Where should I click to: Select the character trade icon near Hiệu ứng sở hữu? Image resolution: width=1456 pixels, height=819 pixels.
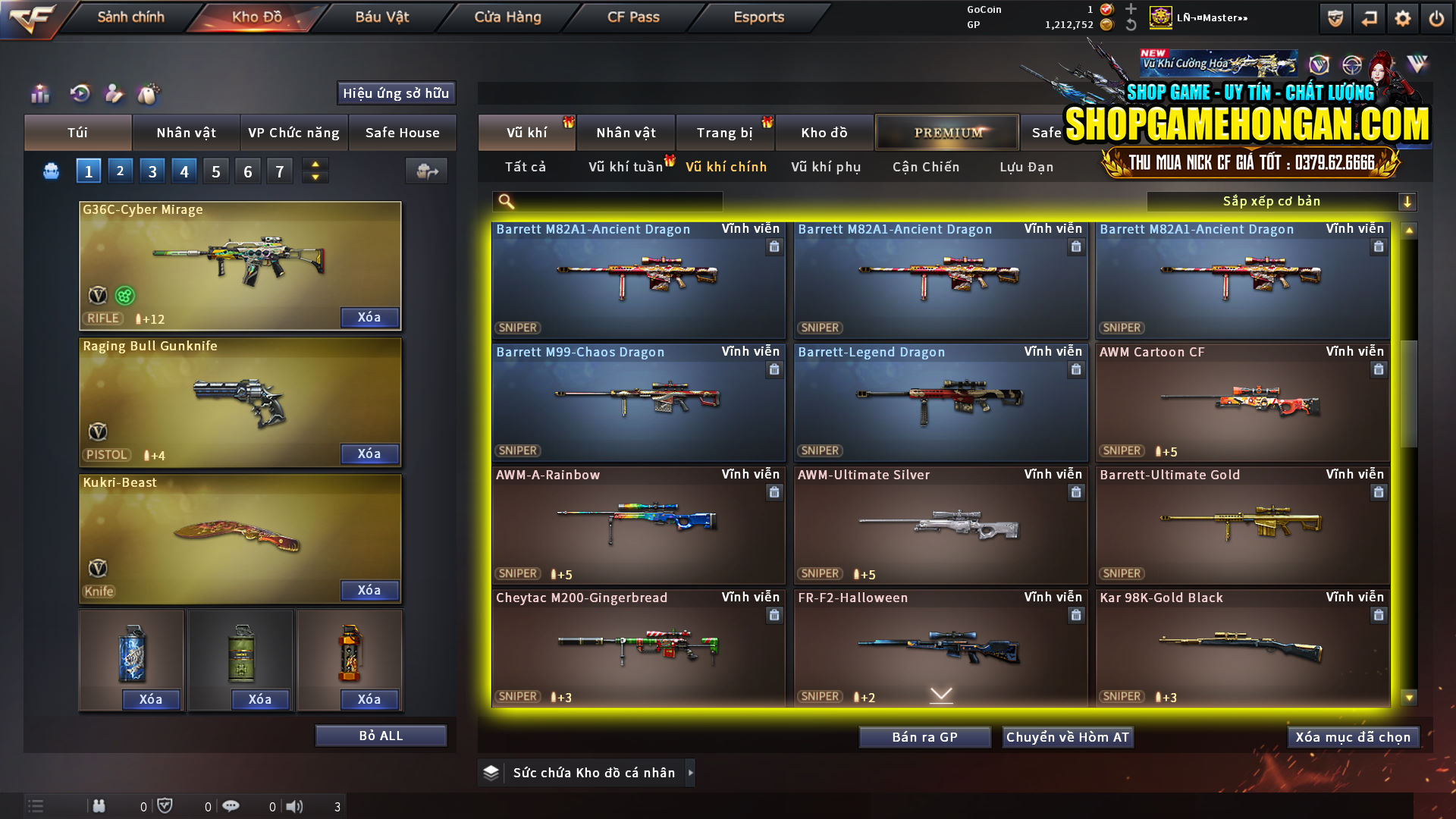coord(113,94)
